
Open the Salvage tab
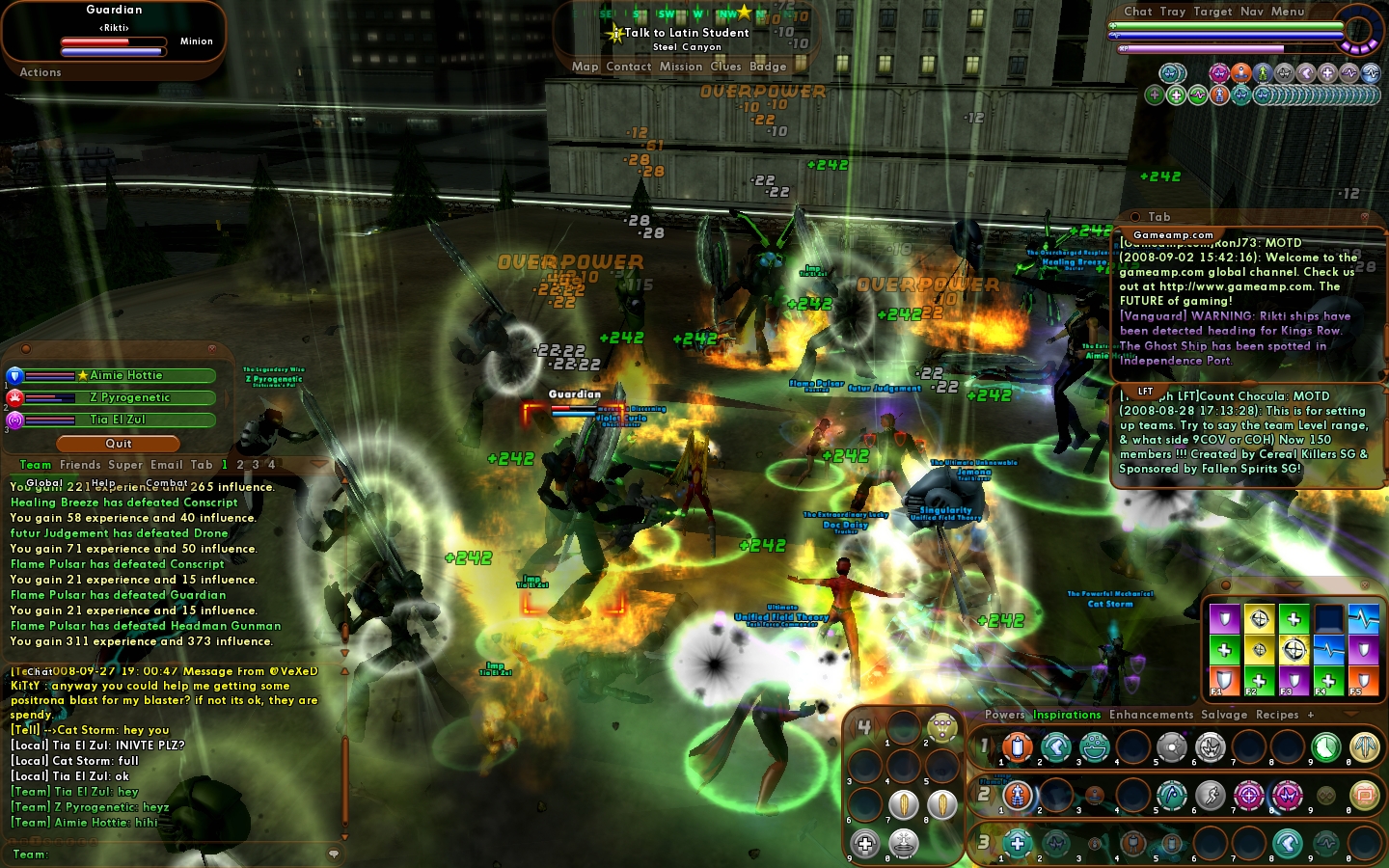[x=1224, y=715]
